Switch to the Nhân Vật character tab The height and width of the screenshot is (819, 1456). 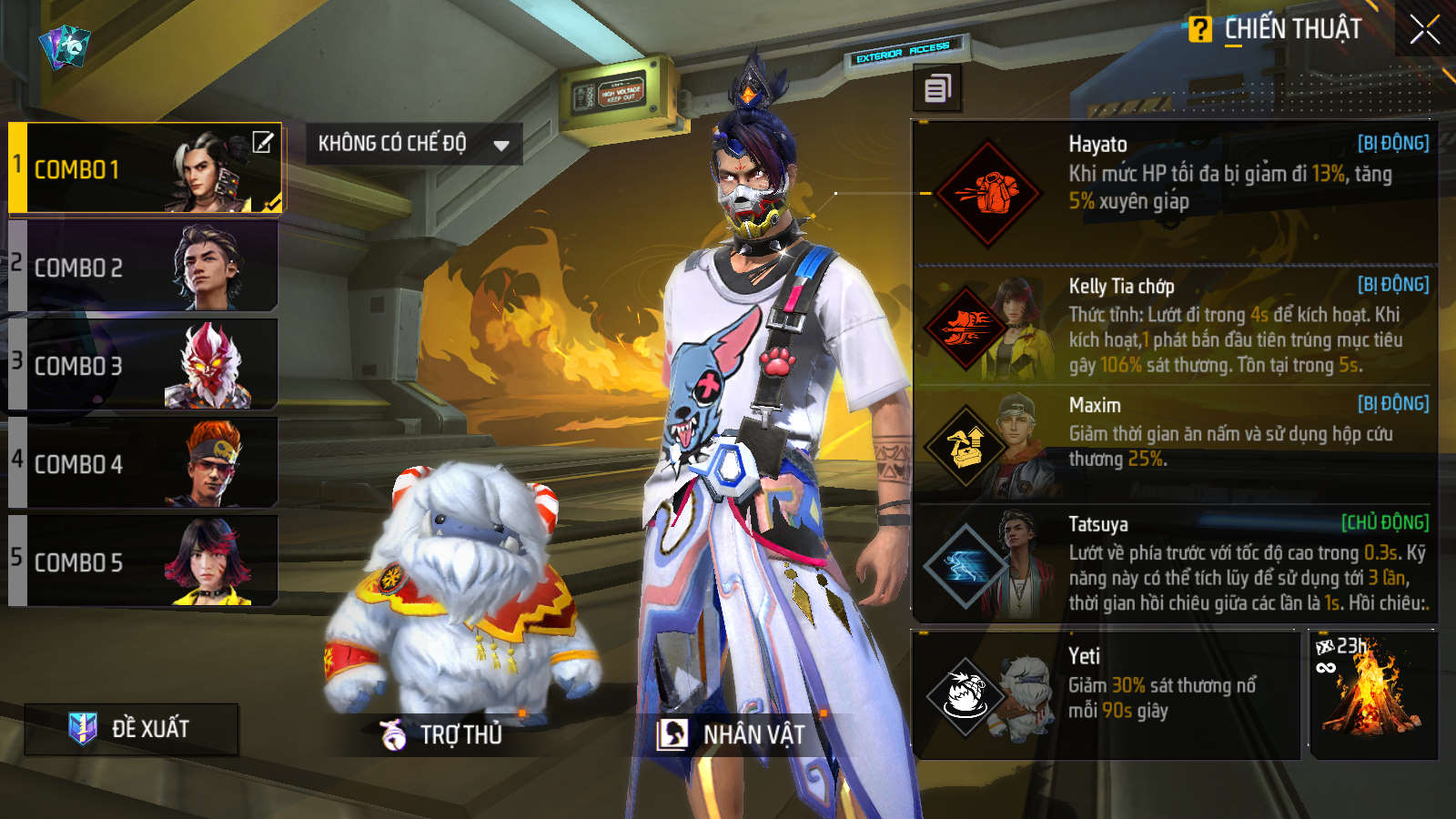click(x=733, y=733)
